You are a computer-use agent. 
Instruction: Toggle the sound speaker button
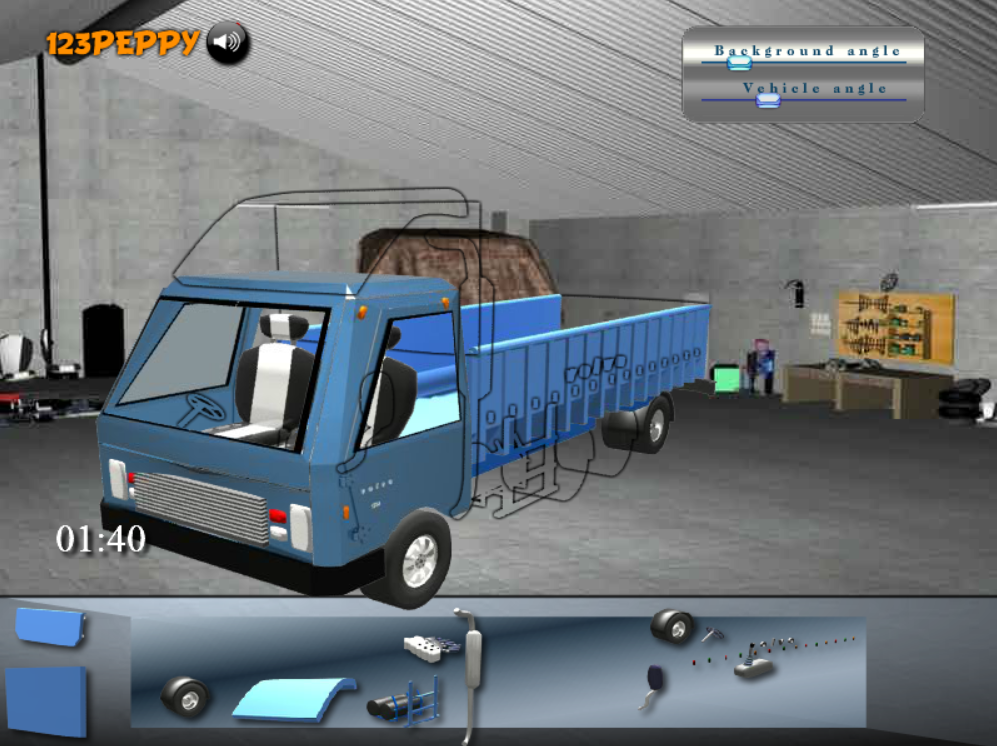tap(228, 42)
